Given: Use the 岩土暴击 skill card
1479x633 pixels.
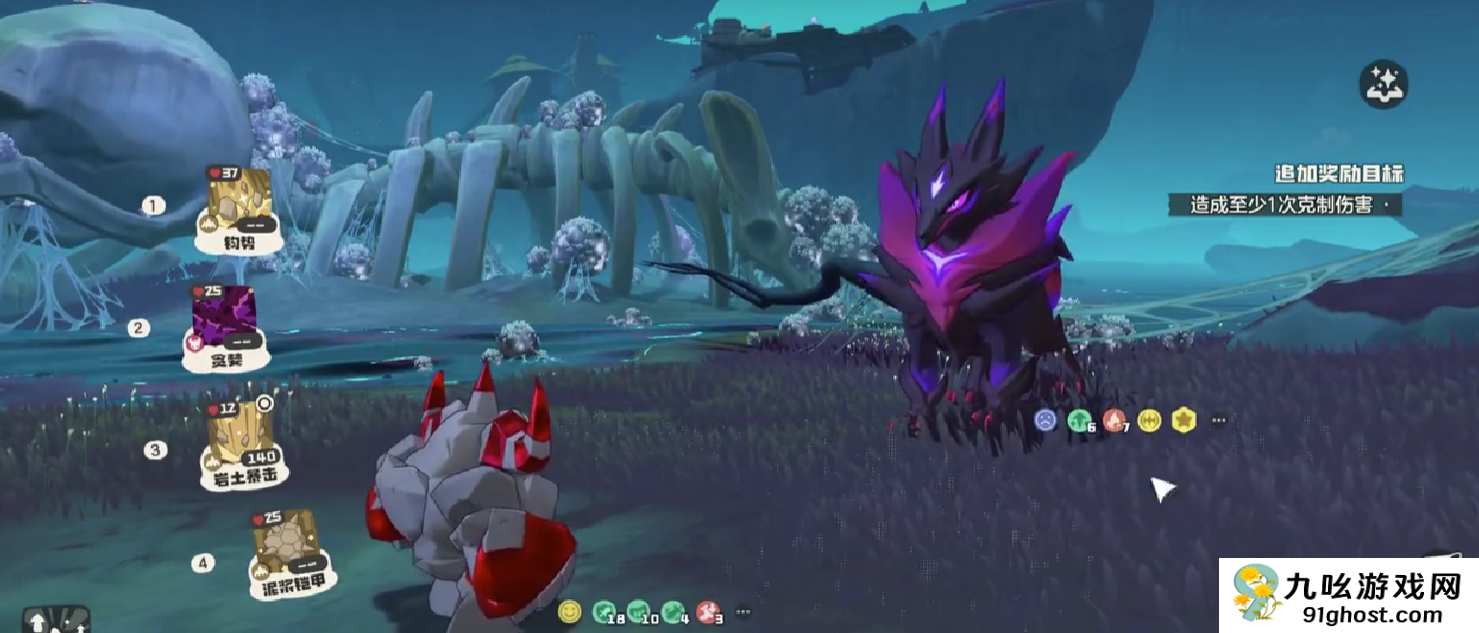Looking at the screenshot, I should (239, 444).
